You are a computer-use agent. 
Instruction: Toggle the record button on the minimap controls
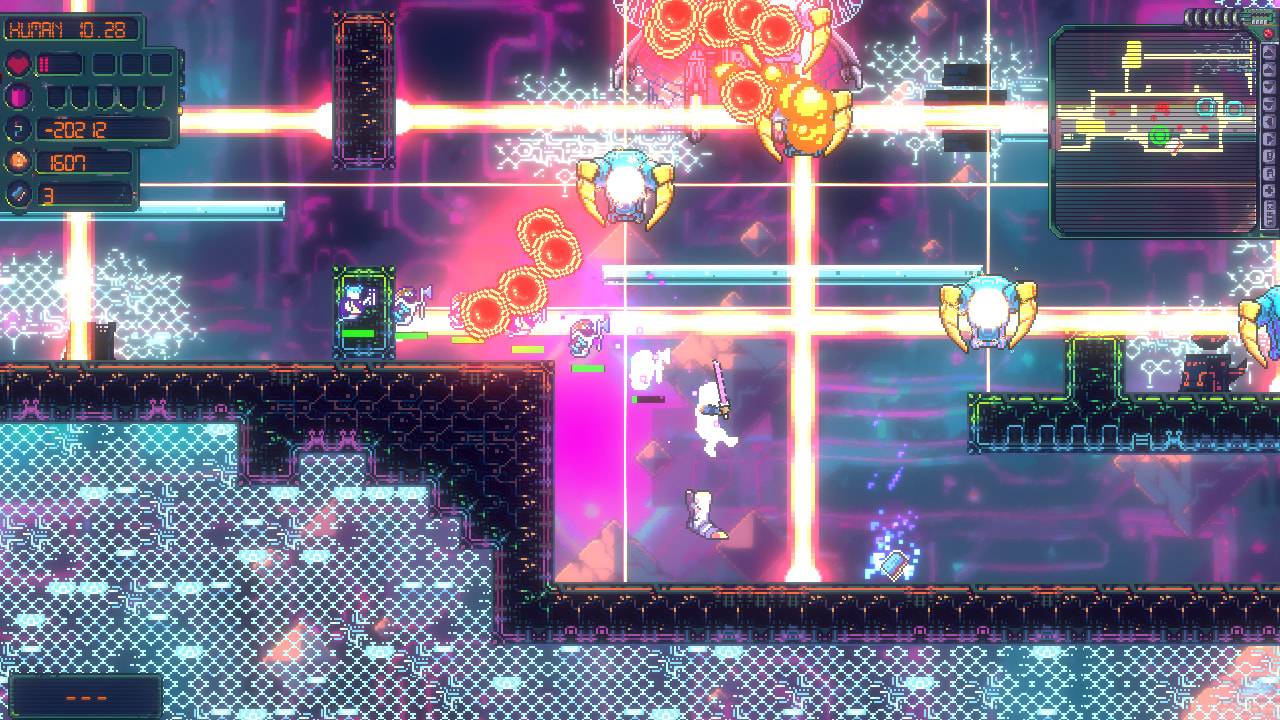tap(1271, 172)
